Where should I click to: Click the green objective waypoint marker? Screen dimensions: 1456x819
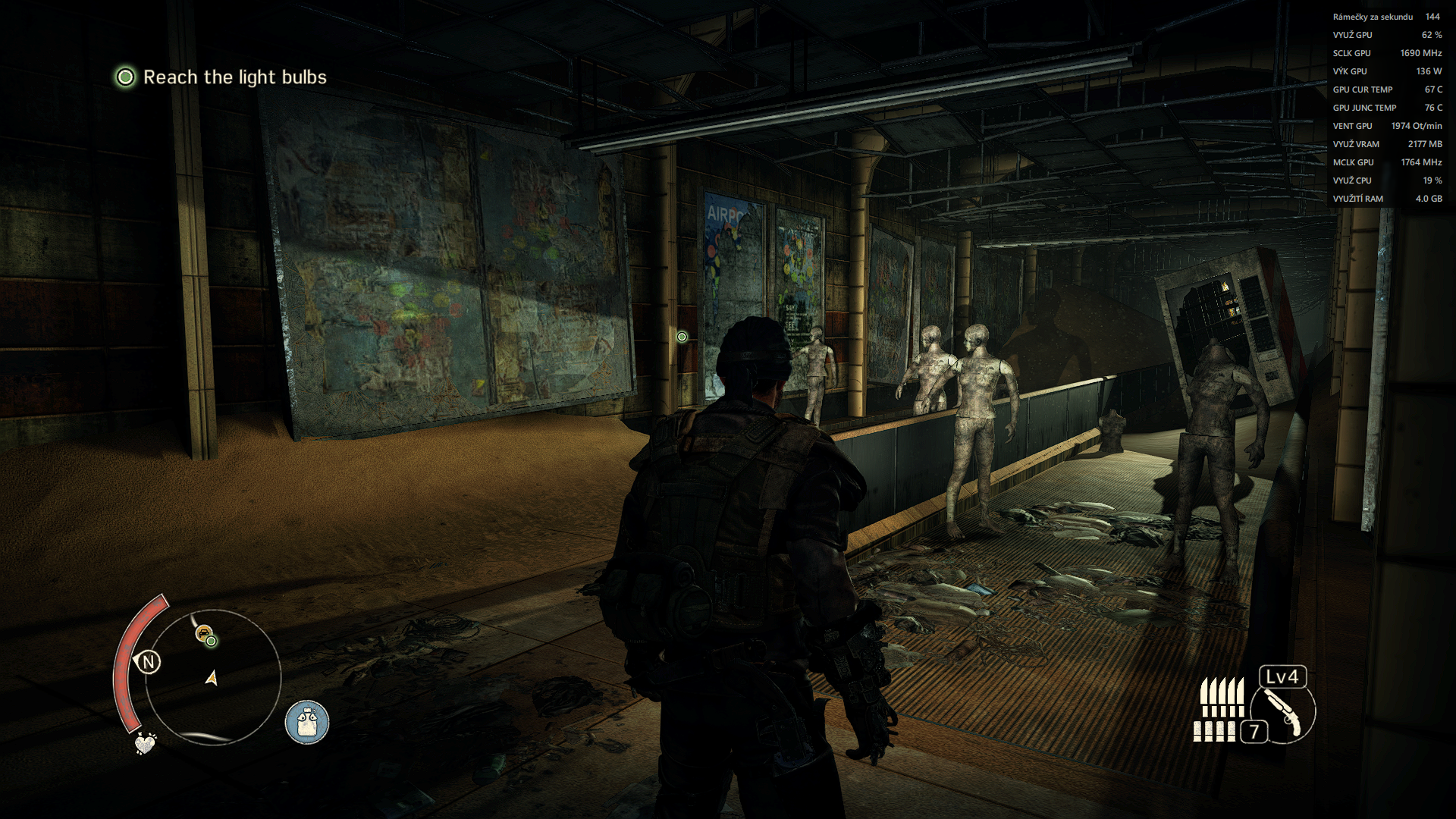(x=682, y=337)
